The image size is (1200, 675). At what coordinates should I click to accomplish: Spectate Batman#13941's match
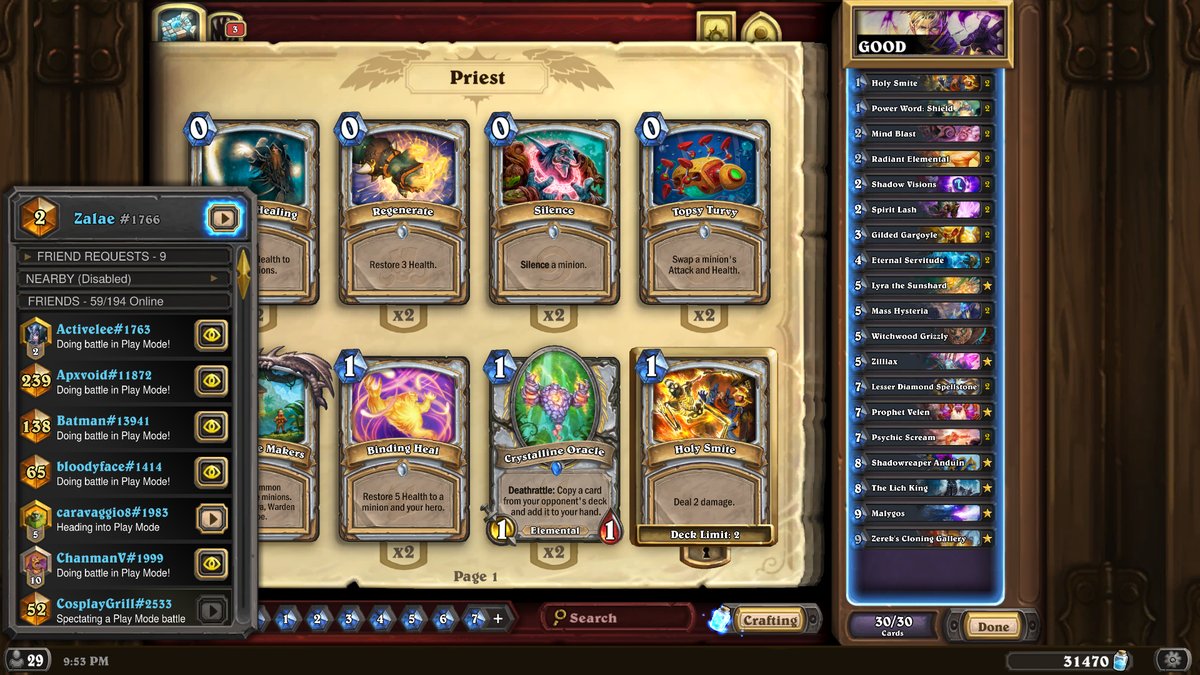(211, 427)
